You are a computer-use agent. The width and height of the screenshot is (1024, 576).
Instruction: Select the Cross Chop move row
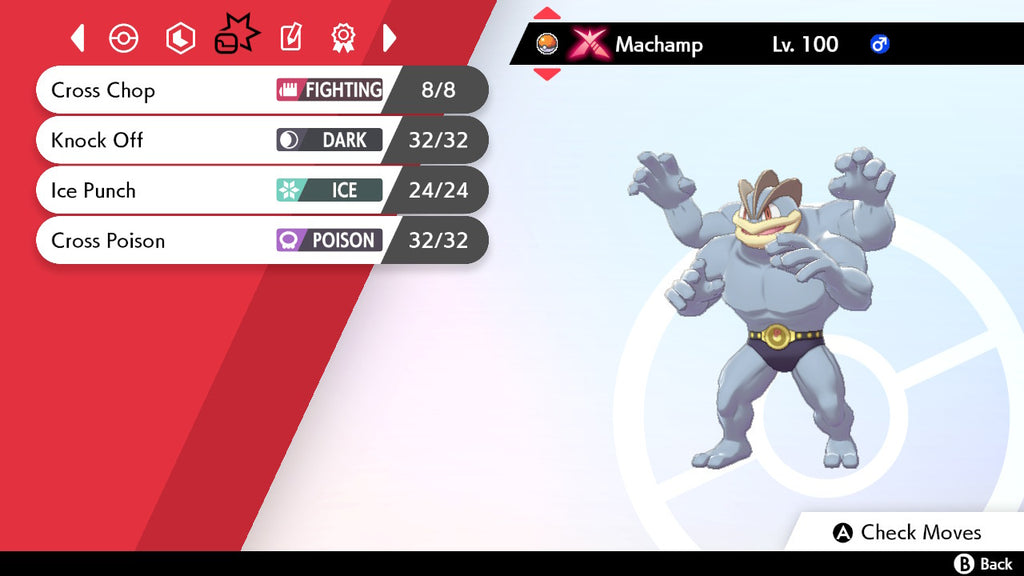point(260,91)
